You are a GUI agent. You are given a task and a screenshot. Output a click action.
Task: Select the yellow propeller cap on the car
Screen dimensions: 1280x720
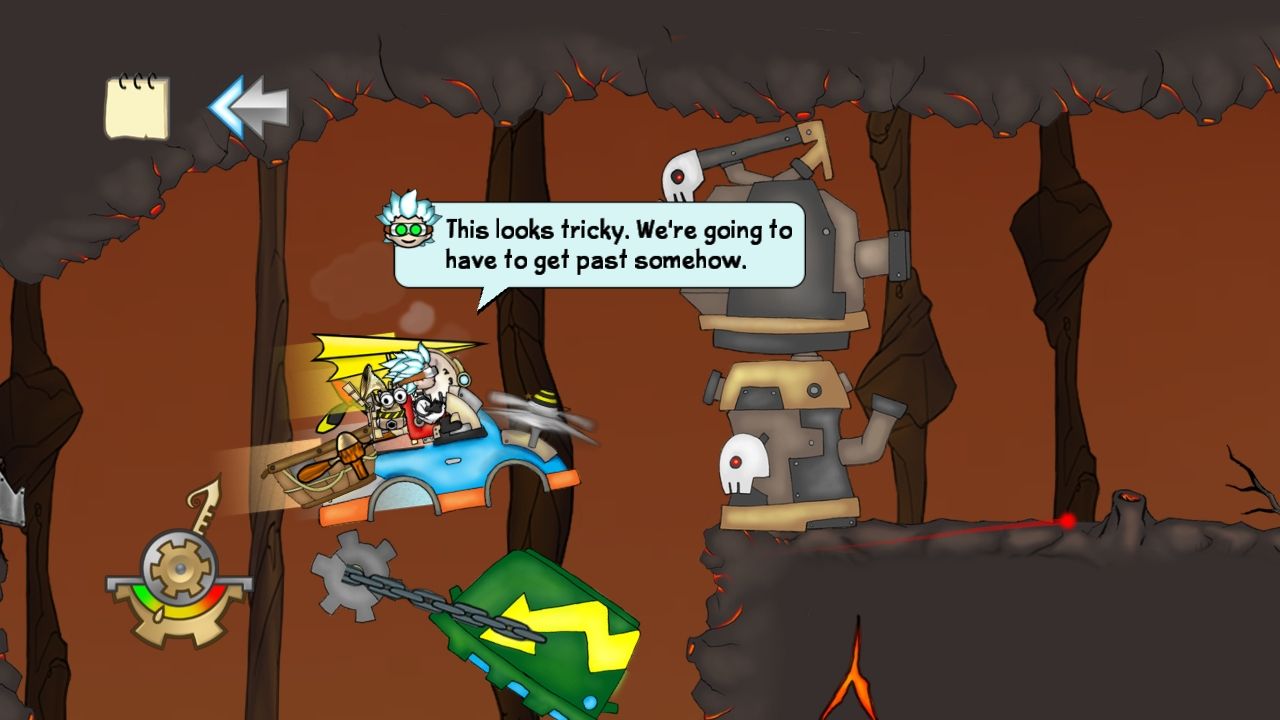(545, 399)
